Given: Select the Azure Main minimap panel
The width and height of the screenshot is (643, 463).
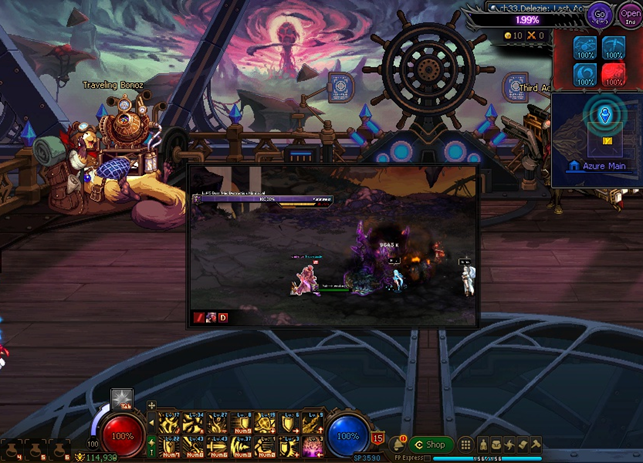Looking at the screenshot, I should [x=597, y=140].
